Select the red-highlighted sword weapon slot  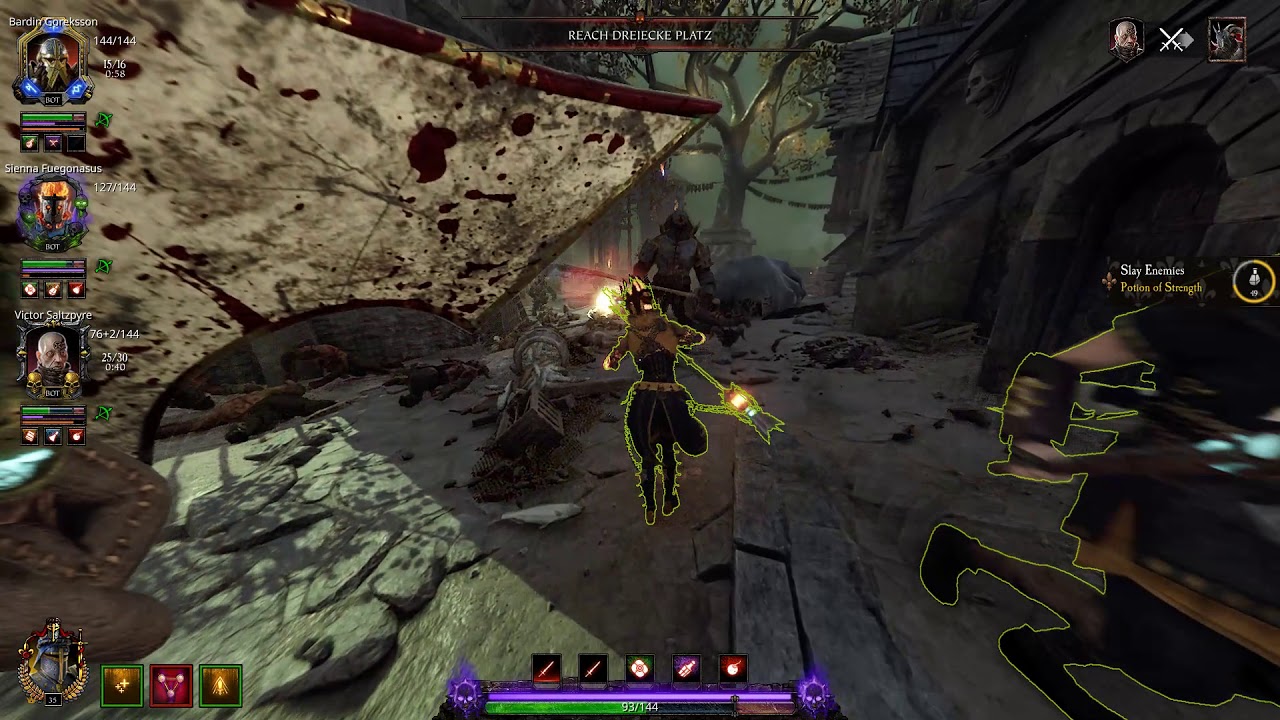pos(546,668)
